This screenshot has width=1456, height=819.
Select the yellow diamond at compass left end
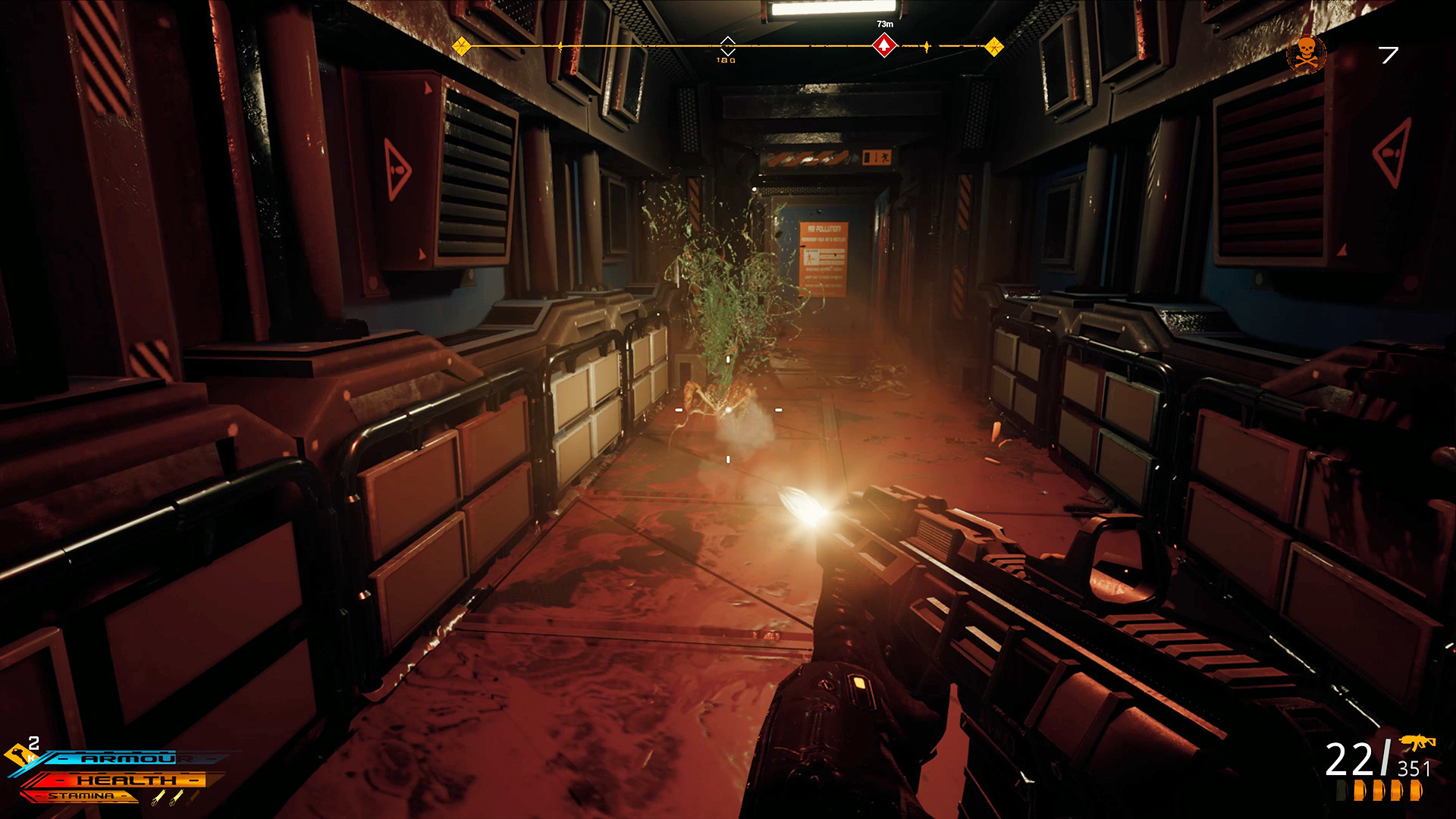point(461,47)
